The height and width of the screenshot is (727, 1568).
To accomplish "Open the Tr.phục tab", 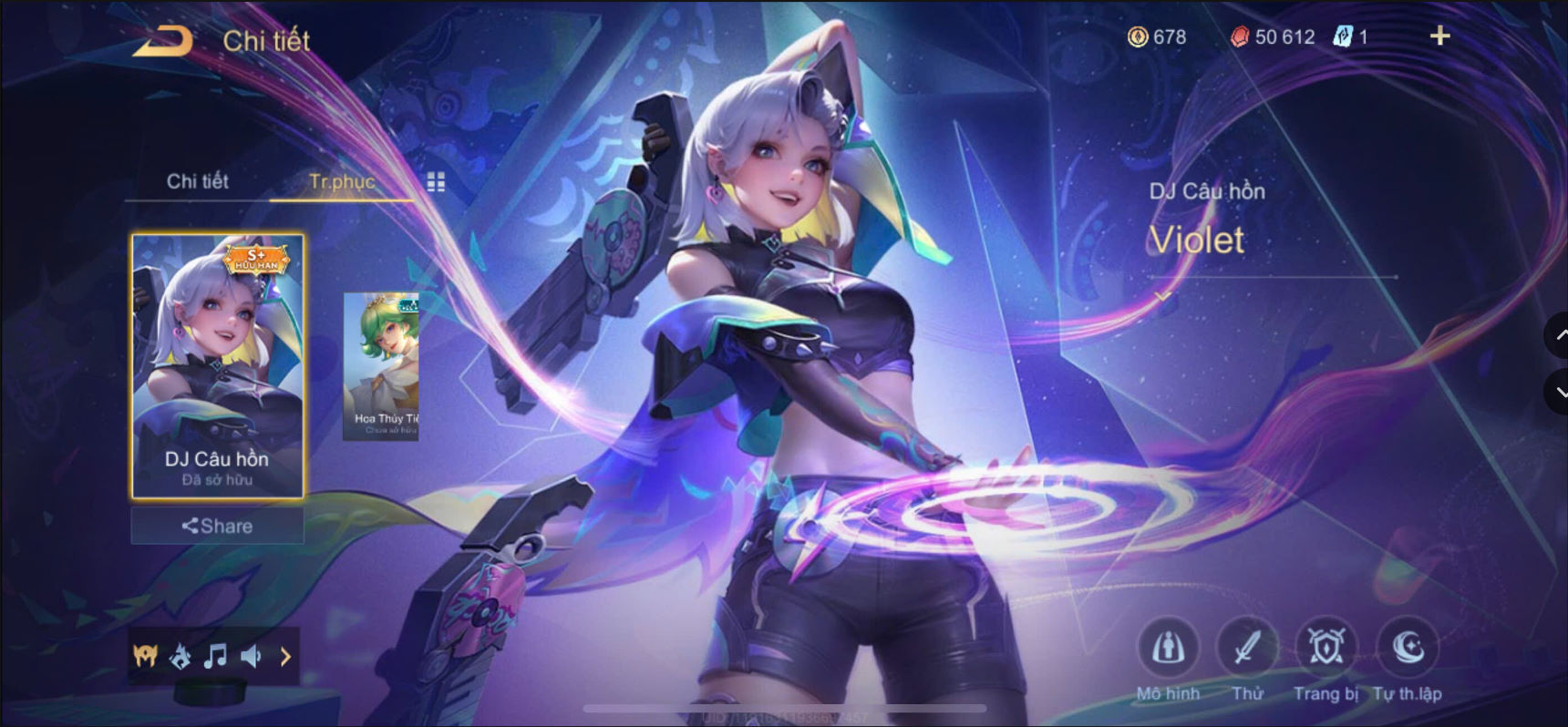I will point(342,181).
